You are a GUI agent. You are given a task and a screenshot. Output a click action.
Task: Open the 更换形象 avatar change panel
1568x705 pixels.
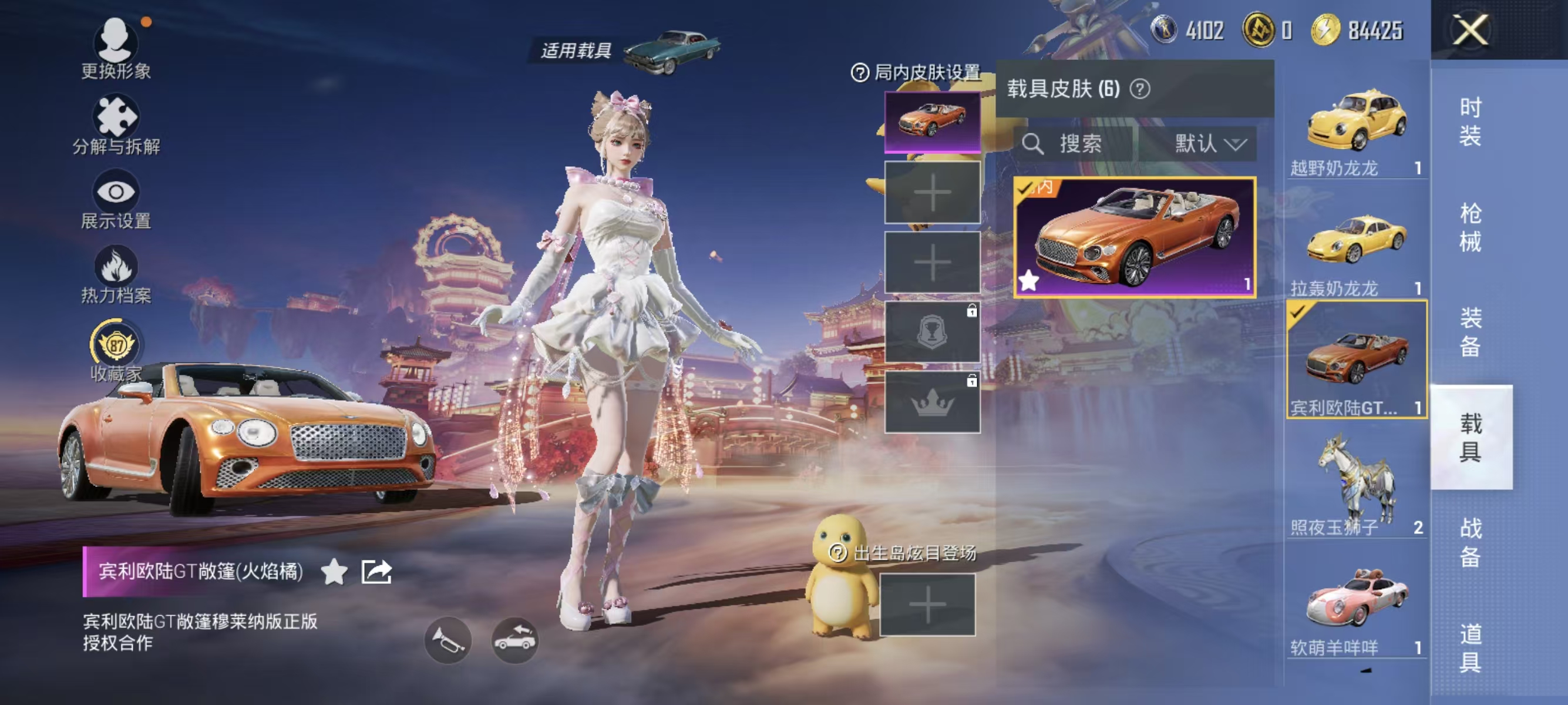tap(117, 48)
